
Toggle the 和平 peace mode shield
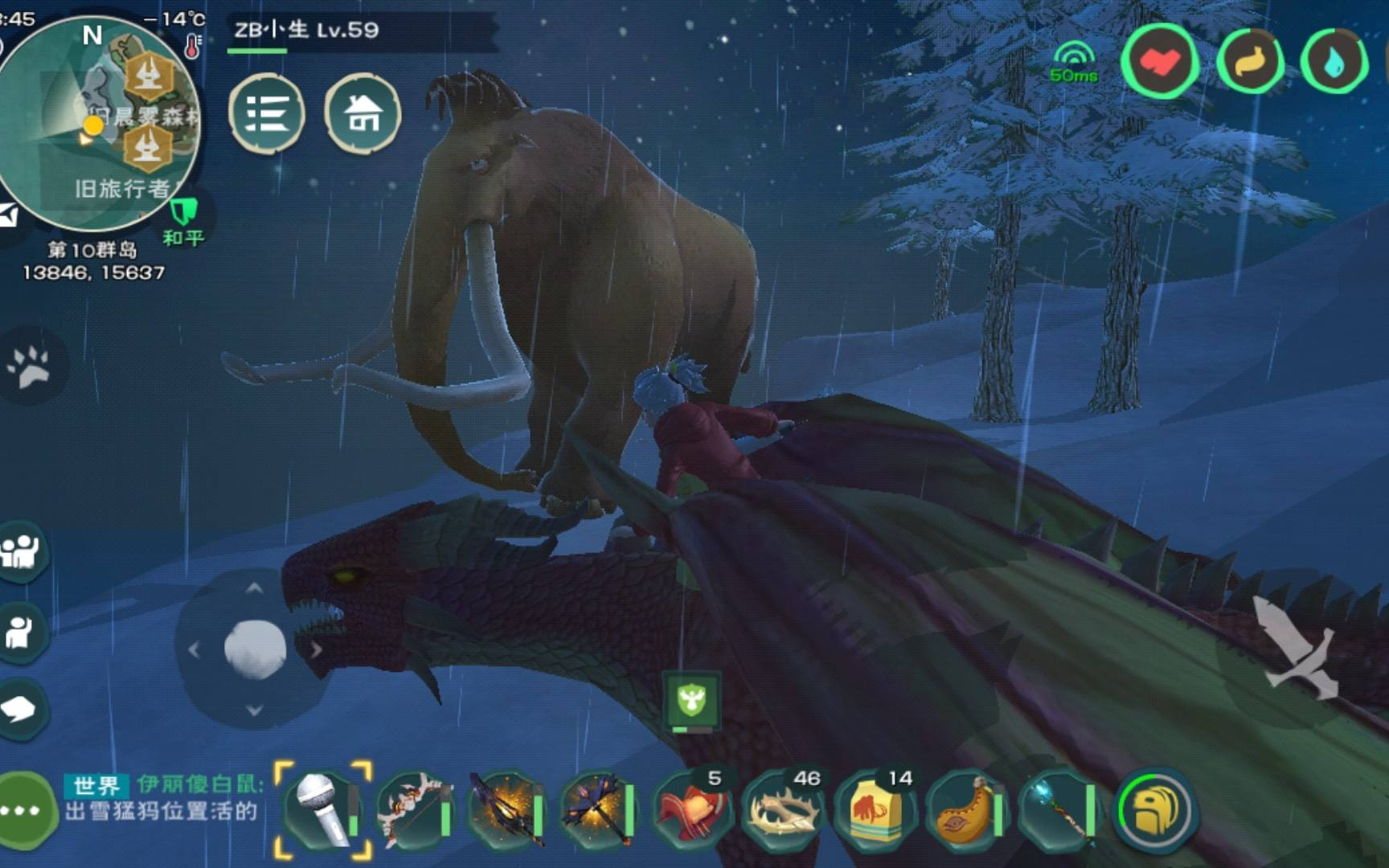pyautogui.click(x=184, y=219)
